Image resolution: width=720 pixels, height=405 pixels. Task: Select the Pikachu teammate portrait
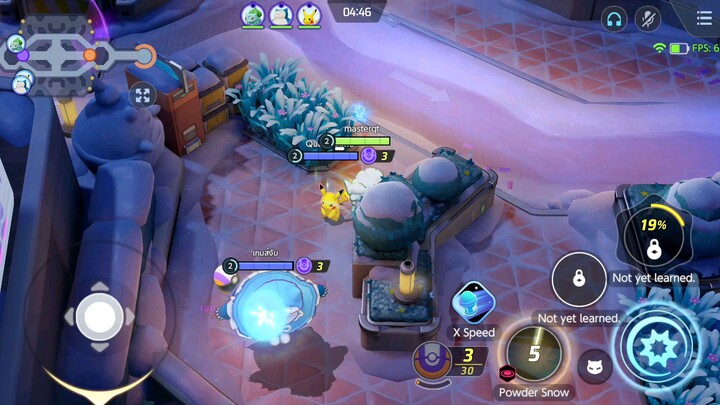point(308,15)
